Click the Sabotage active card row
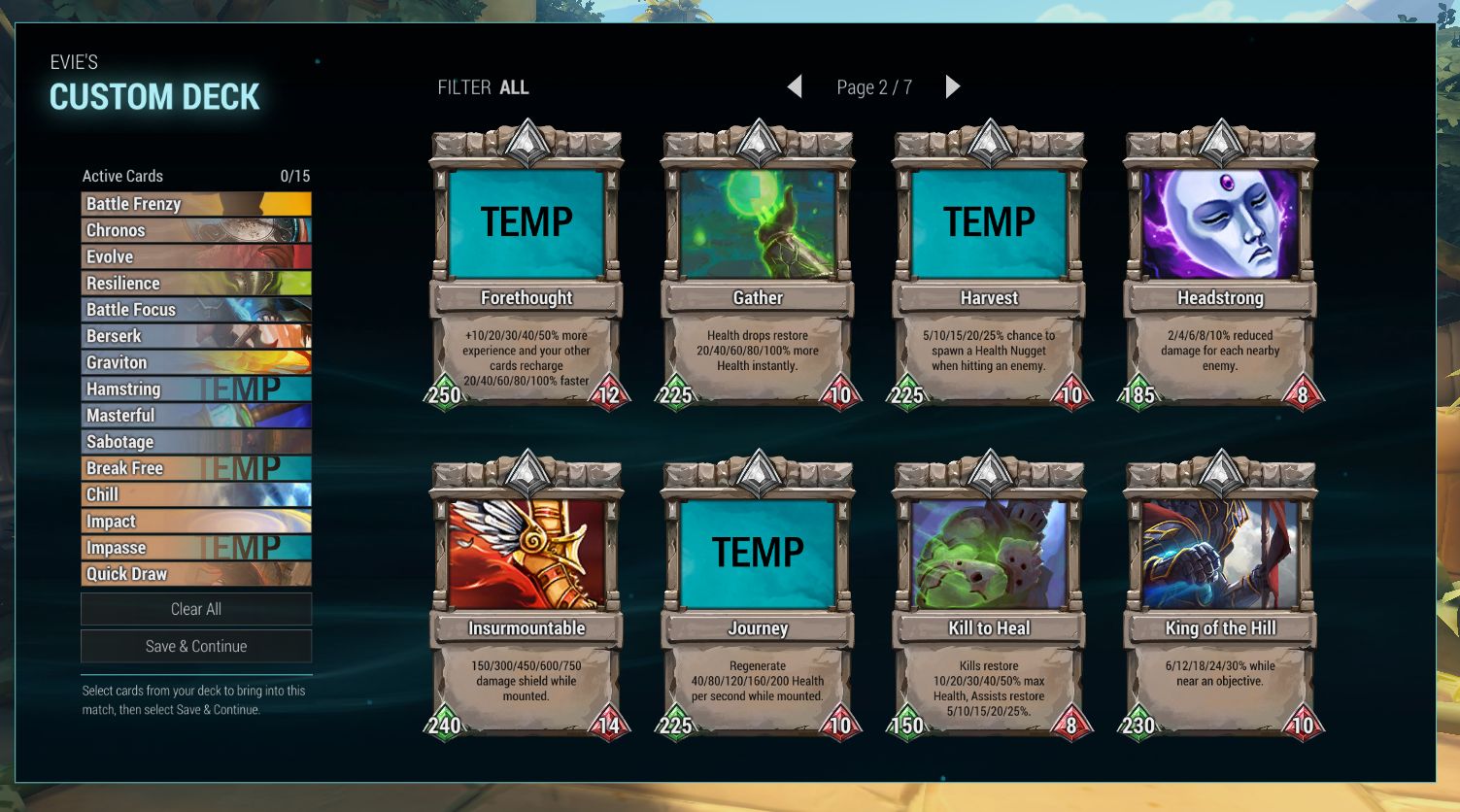Screen dimensions: 1460x812 (196, 442)
